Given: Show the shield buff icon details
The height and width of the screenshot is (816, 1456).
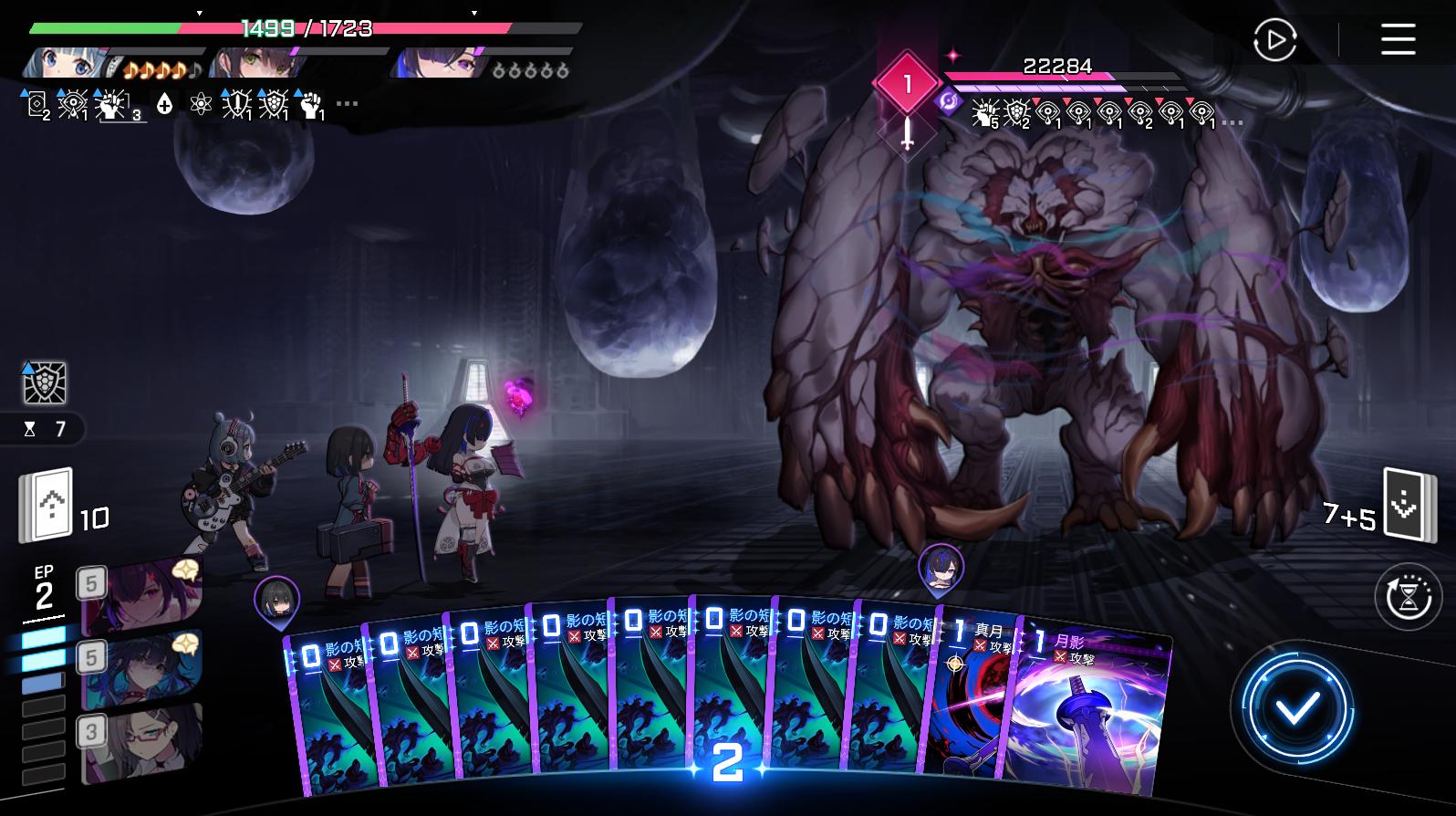Looking at the screenshot, I should (x=45, y=383).
